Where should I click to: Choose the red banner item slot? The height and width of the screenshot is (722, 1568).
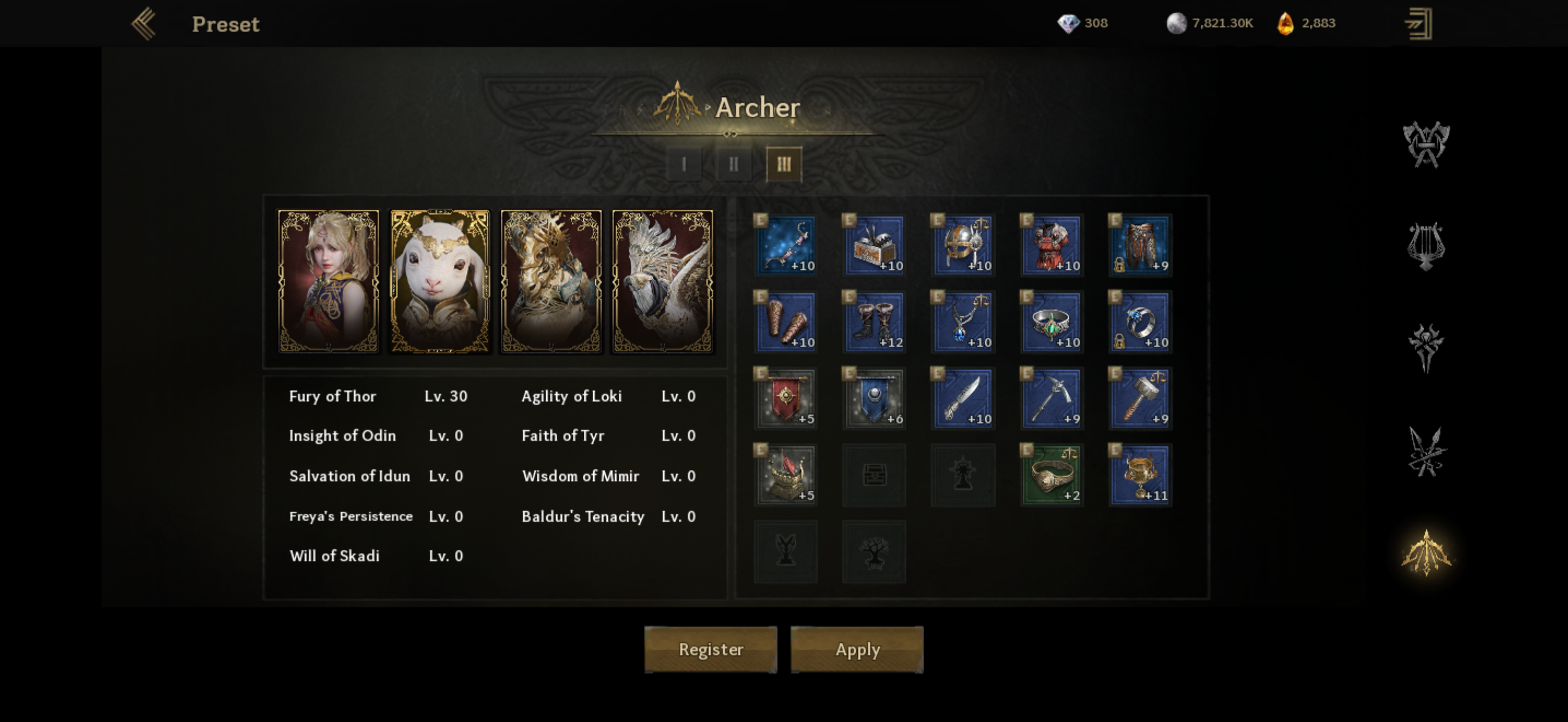click(x=785, y=399)
